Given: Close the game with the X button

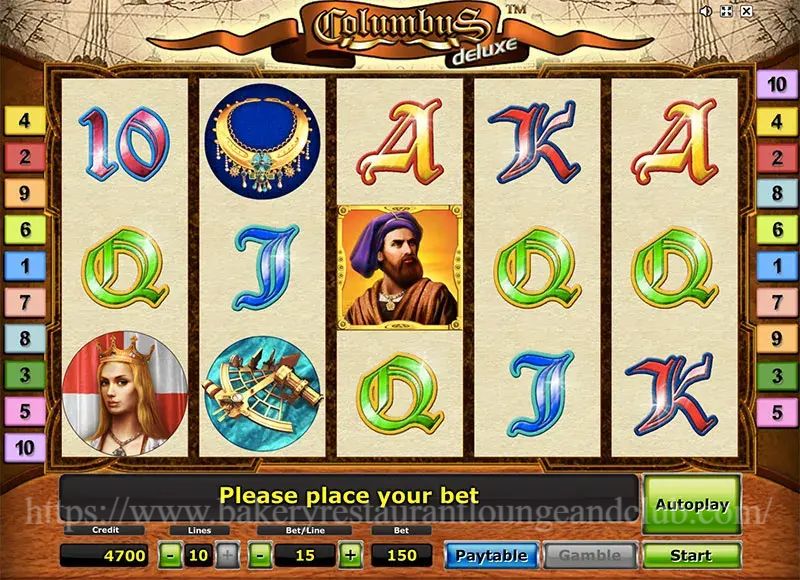Looking at the screenshot, I should (746, 11).
